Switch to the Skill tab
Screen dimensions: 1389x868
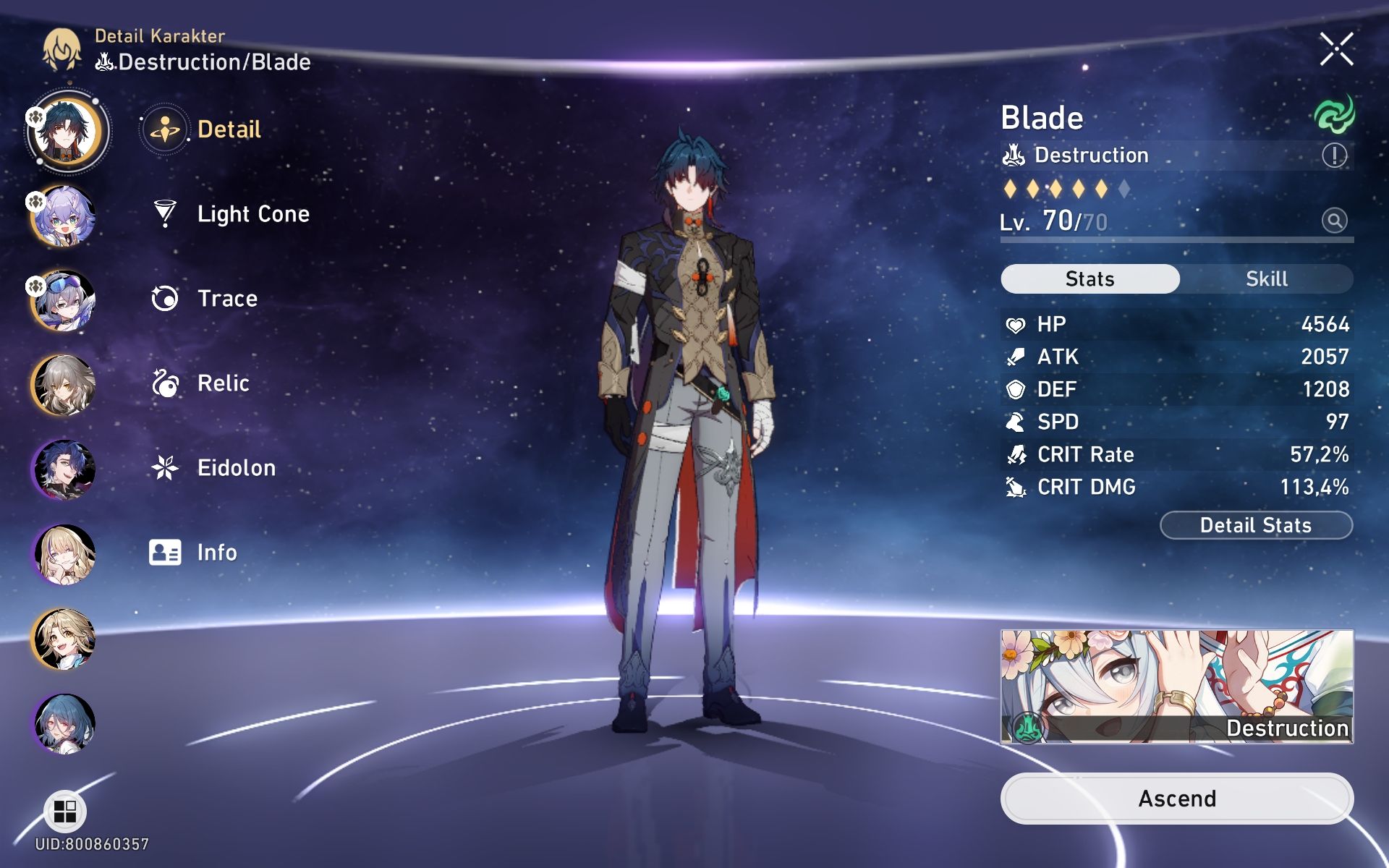(x=1267, y=278)
